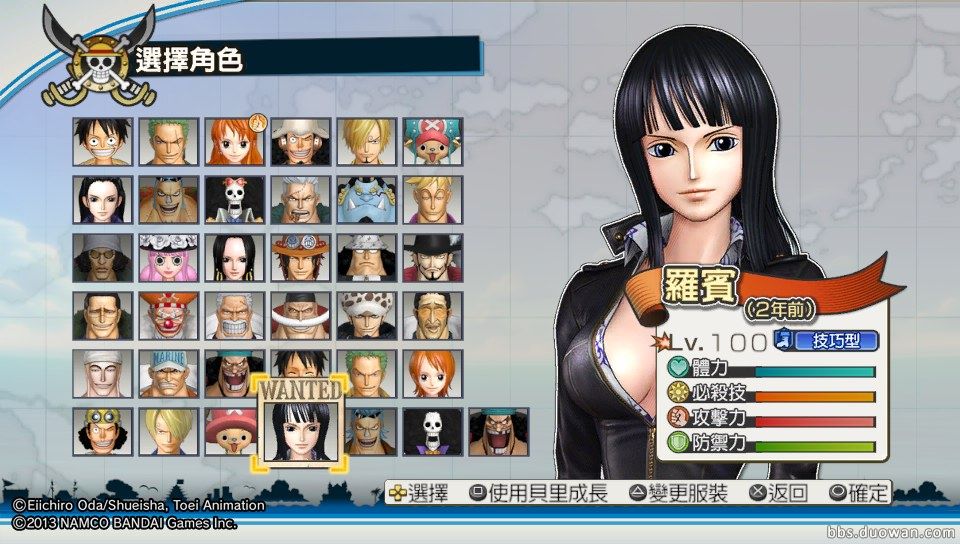The width and height of the screenshot is (960, 544).
Task: Select Mihawk in the black feathered hat
Action: [432, 258]
